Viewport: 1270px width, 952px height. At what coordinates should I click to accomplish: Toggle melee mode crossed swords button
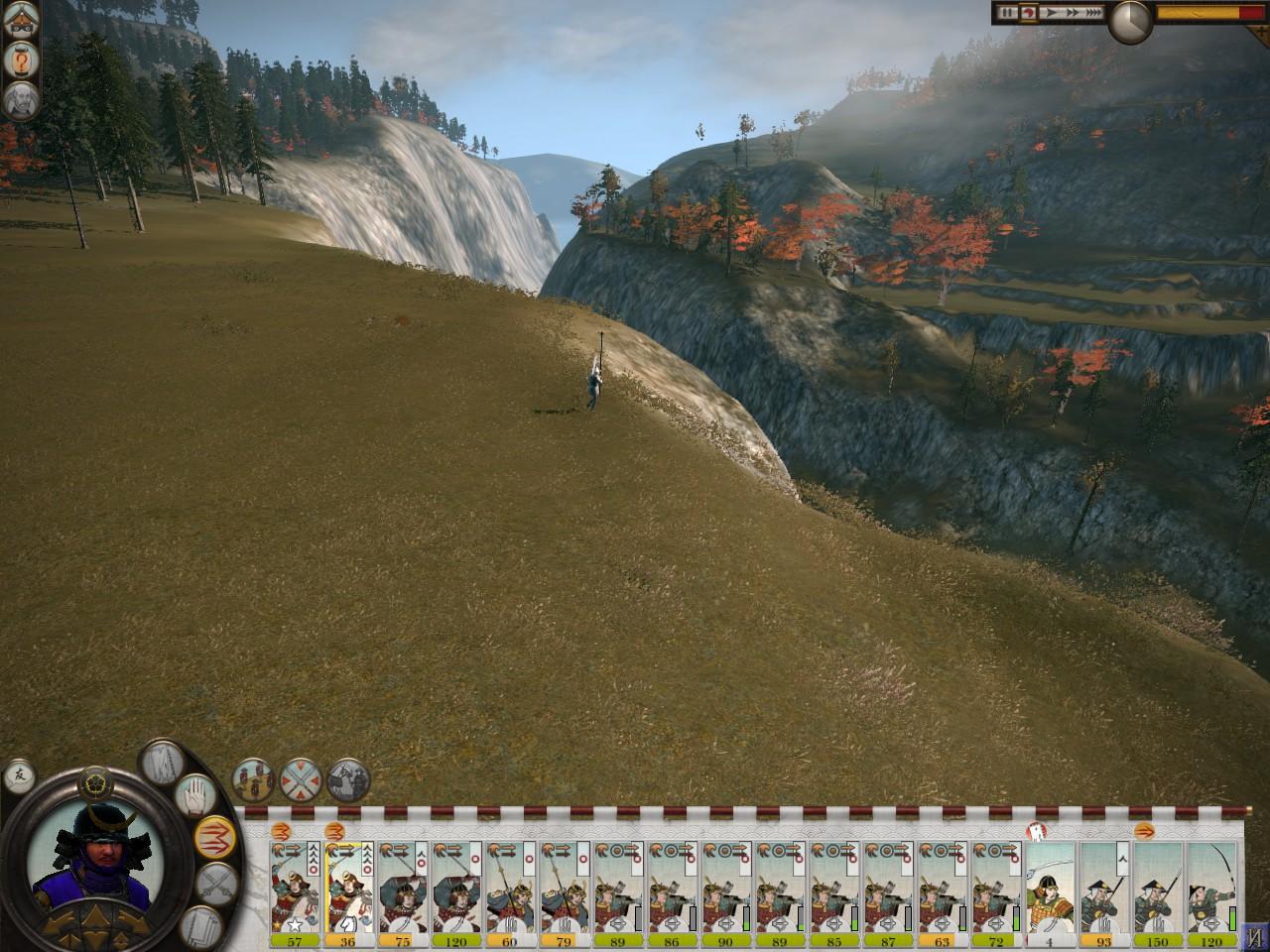pyautogui.click(x=215, y=881)
